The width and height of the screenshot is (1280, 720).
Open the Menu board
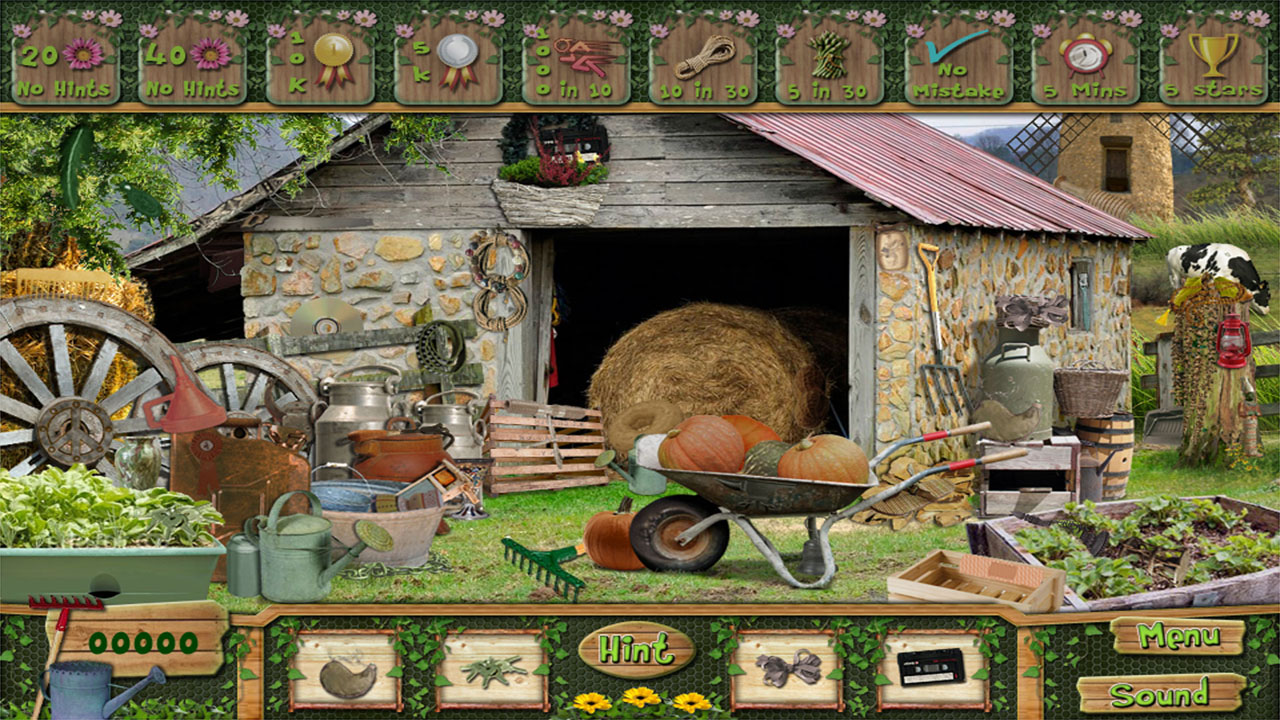point(1180,636)
